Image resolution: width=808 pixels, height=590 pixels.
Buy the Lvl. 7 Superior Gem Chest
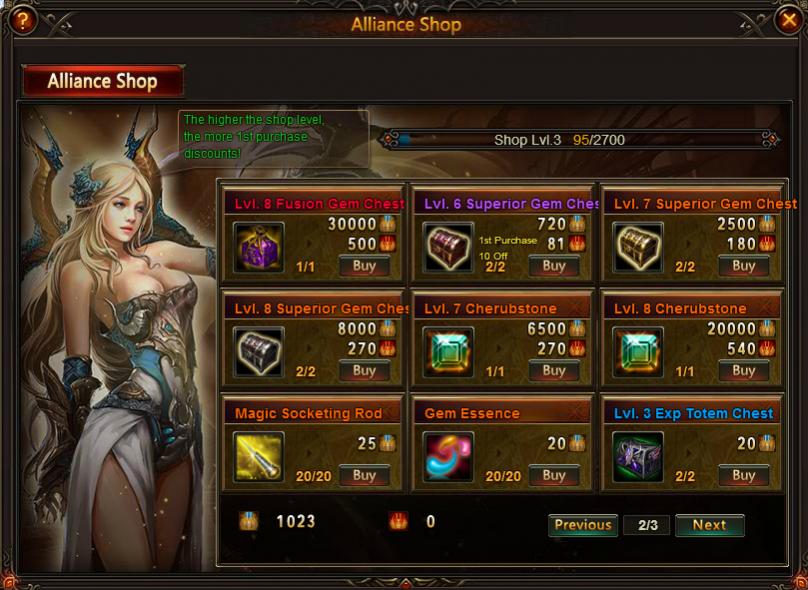click(x=743, y=266)
